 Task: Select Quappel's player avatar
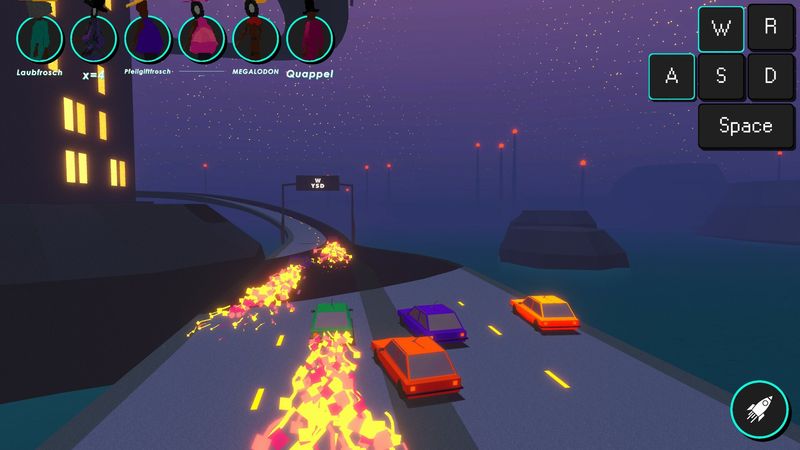[x=310, y=38]
